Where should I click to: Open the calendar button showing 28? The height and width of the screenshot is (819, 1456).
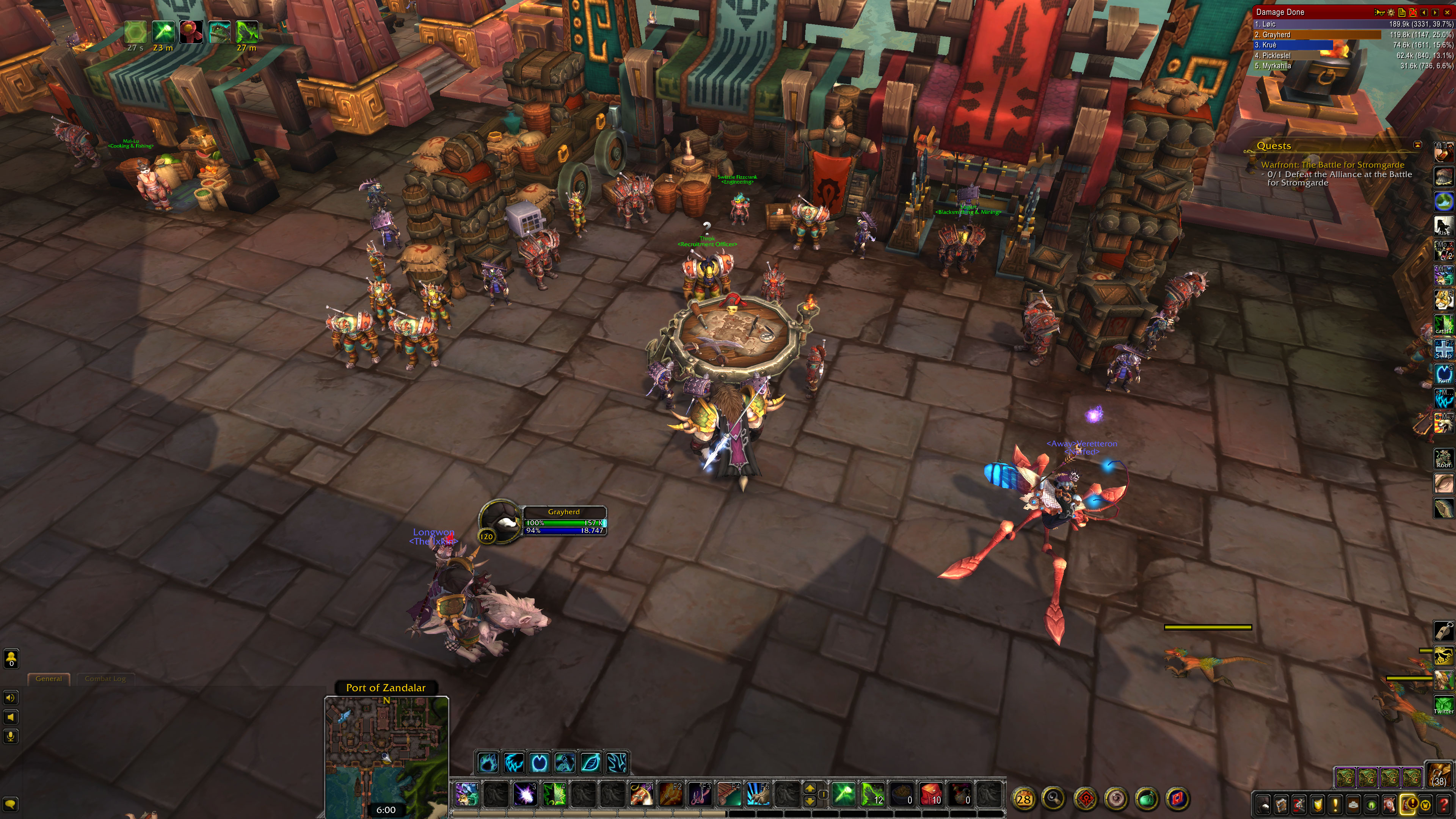pyautogui.click(x=1024, y=799)
